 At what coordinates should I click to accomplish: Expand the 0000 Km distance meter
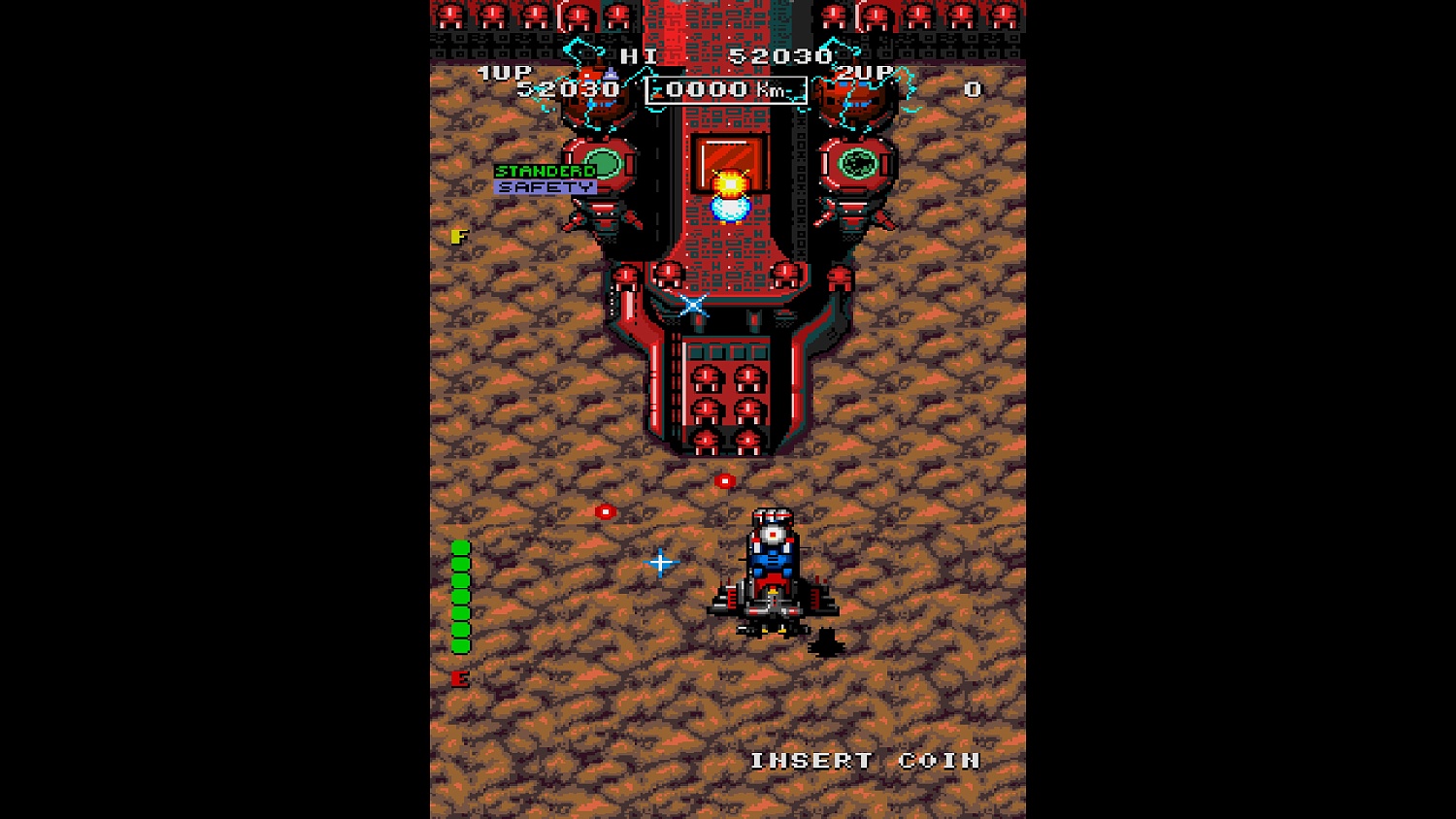[725, 89]
